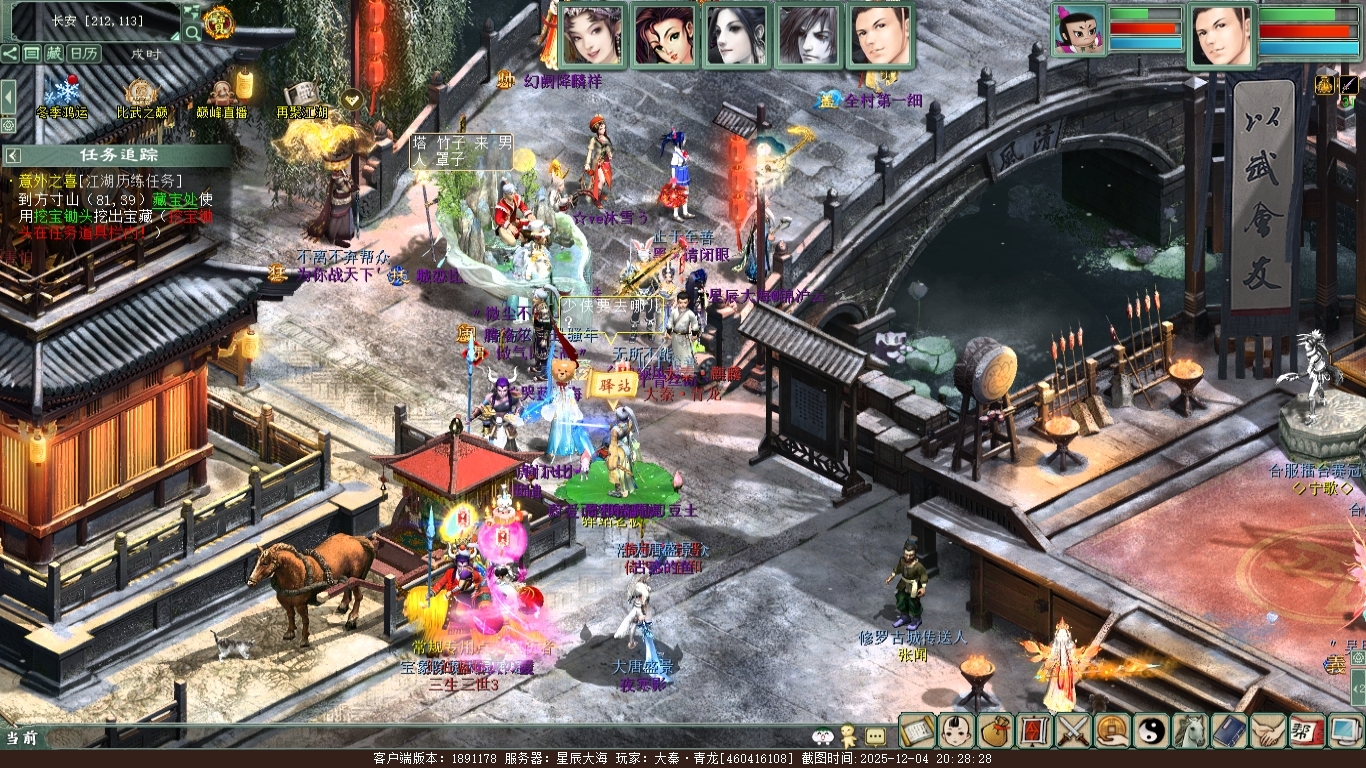Open the computer monitor system icon
1366x768 pixels.
1345,731
